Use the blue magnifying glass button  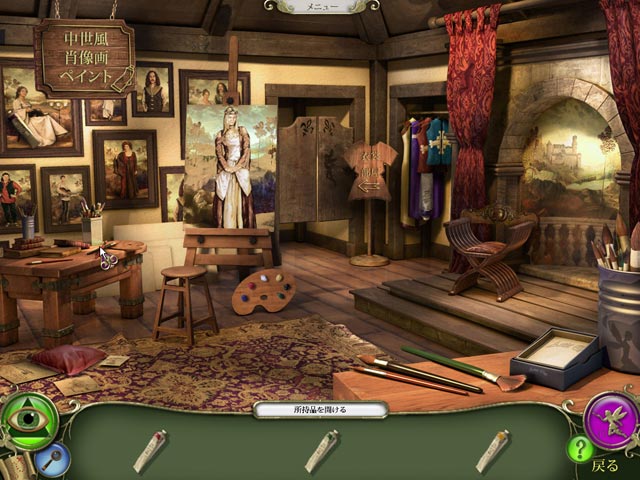click(x=53, y=459)
